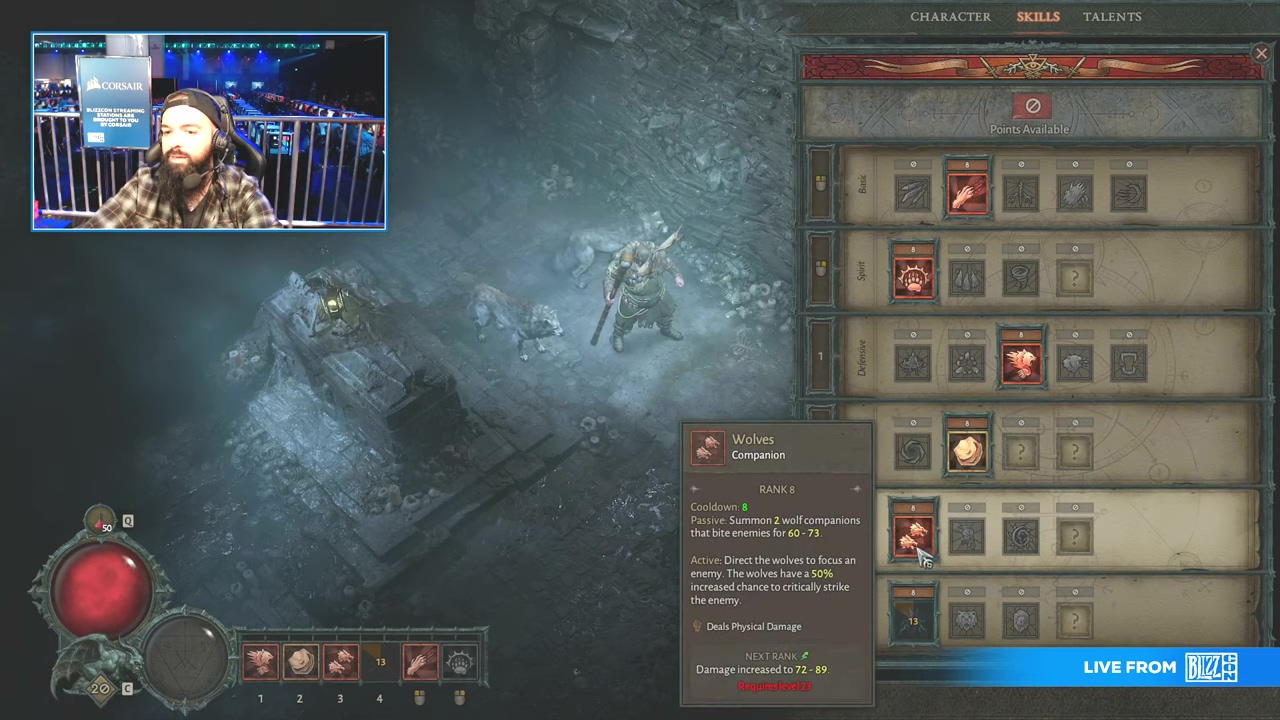Select the Skills tab

[x=1037, y=17]
